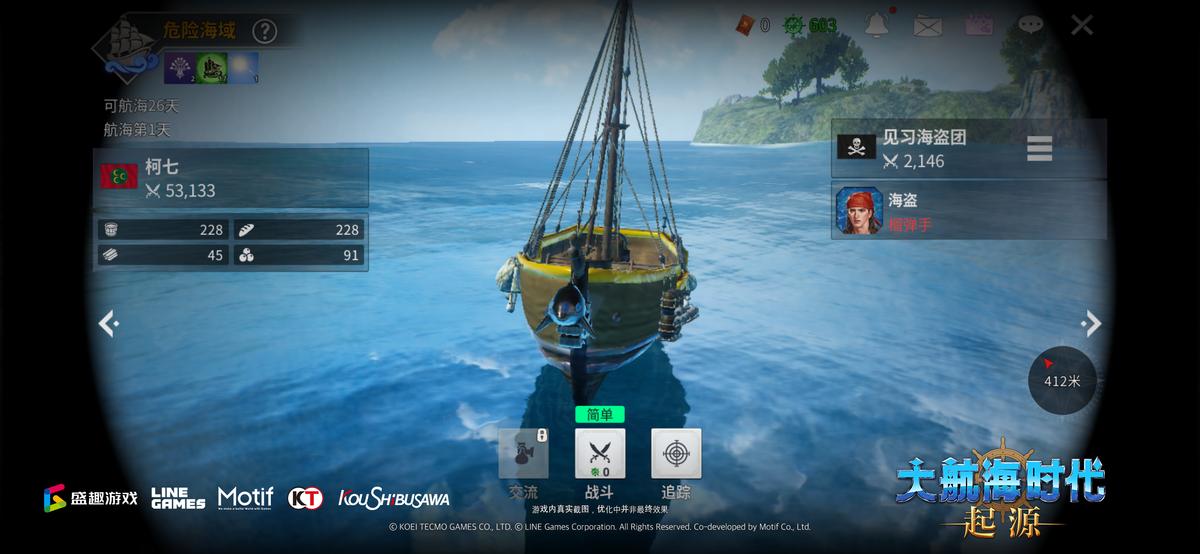Image resolution: width=1200 pixels, height=554 pixels.
Task: Inspect the green ship buff icon
Action: click(x=211, y=67)
